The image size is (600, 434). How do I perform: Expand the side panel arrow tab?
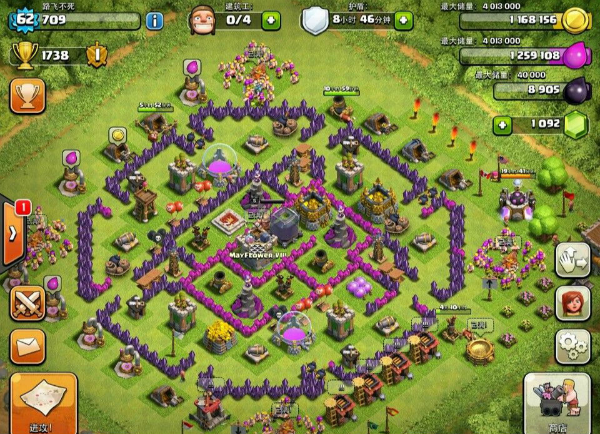point(12,233)
